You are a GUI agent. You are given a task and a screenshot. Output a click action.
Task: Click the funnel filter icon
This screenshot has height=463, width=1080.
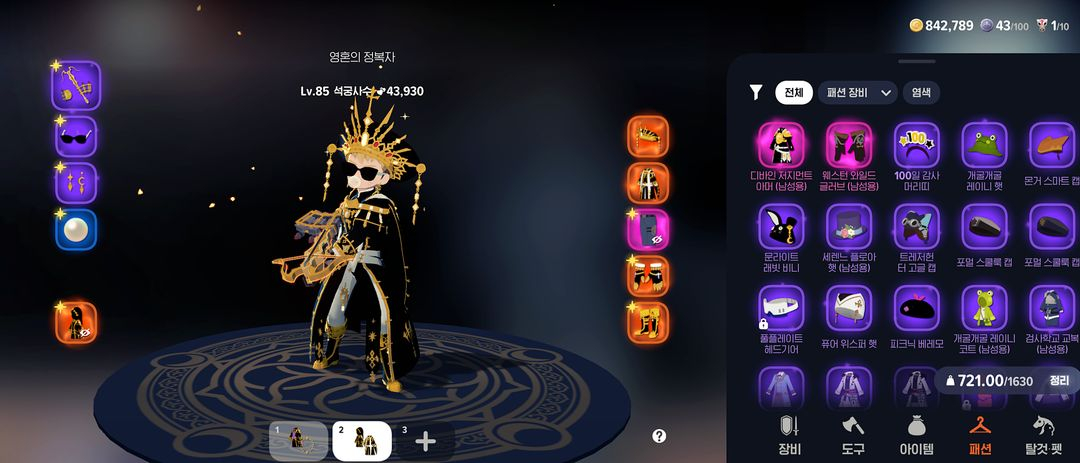pyautogui.click(x=756, y=93)
